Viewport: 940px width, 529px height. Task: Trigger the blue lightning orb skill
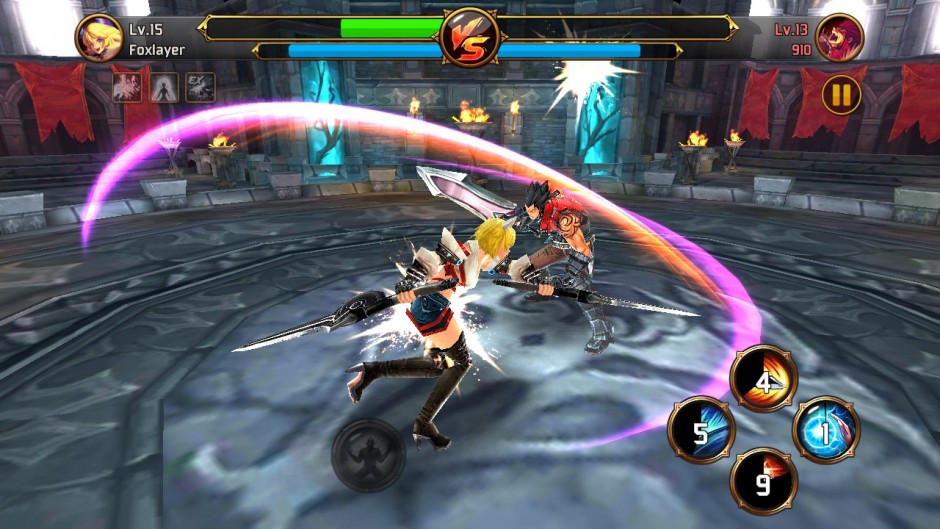(826, 430)
